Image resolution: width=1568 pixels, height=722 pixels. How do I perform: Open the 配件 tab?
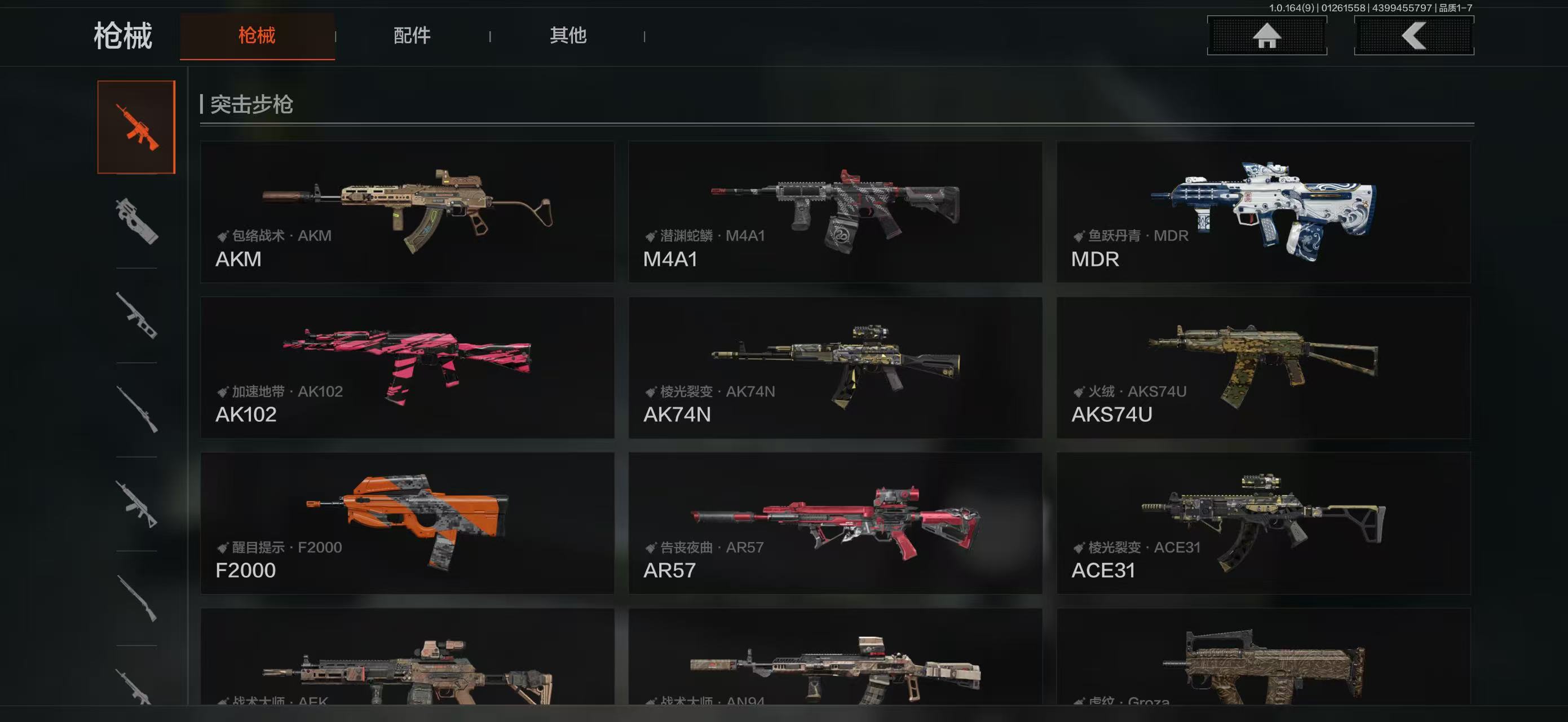(412, 36)
